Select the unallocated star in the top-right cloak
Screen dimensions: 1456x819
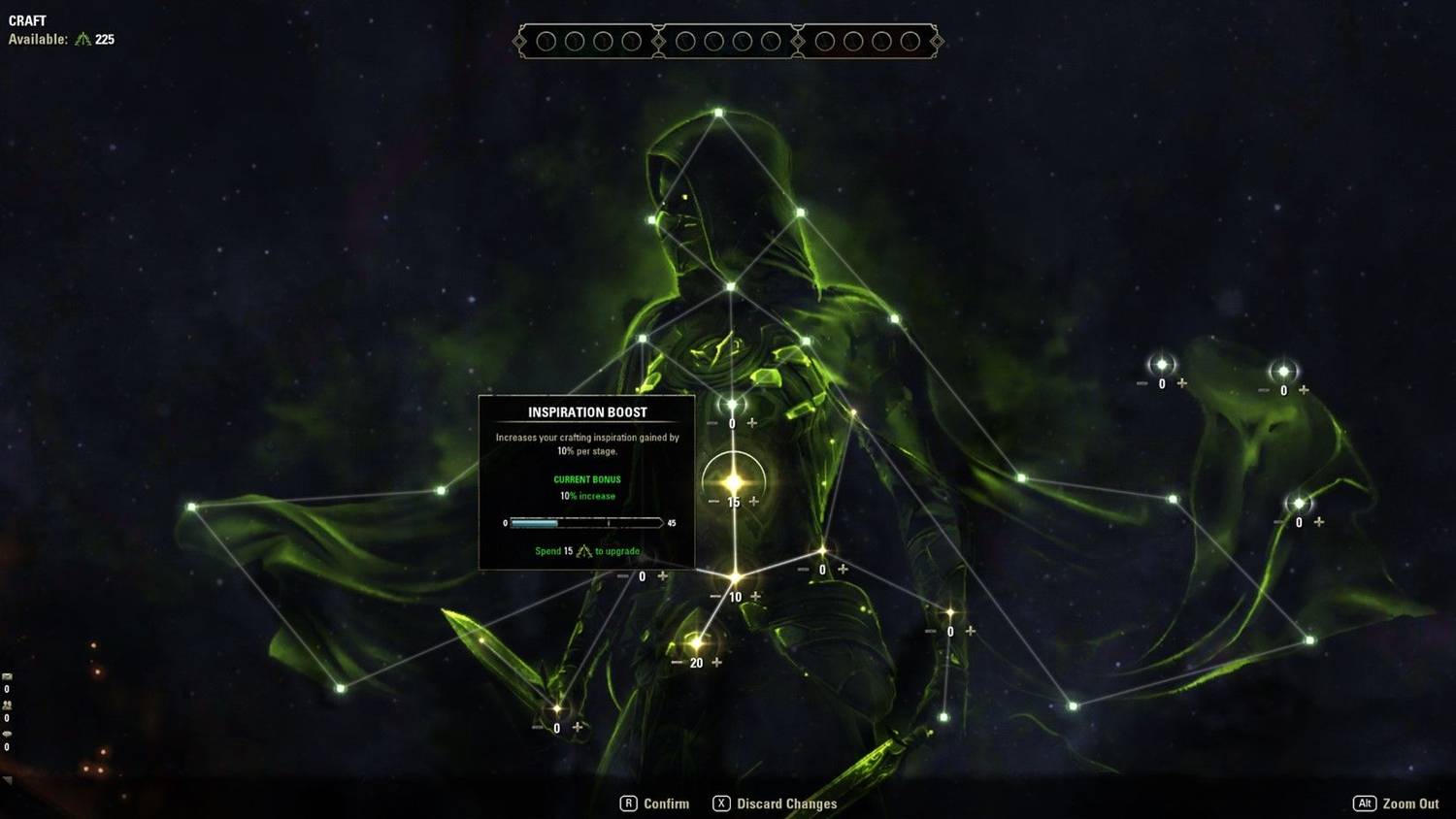click(x=1283, y=369)
